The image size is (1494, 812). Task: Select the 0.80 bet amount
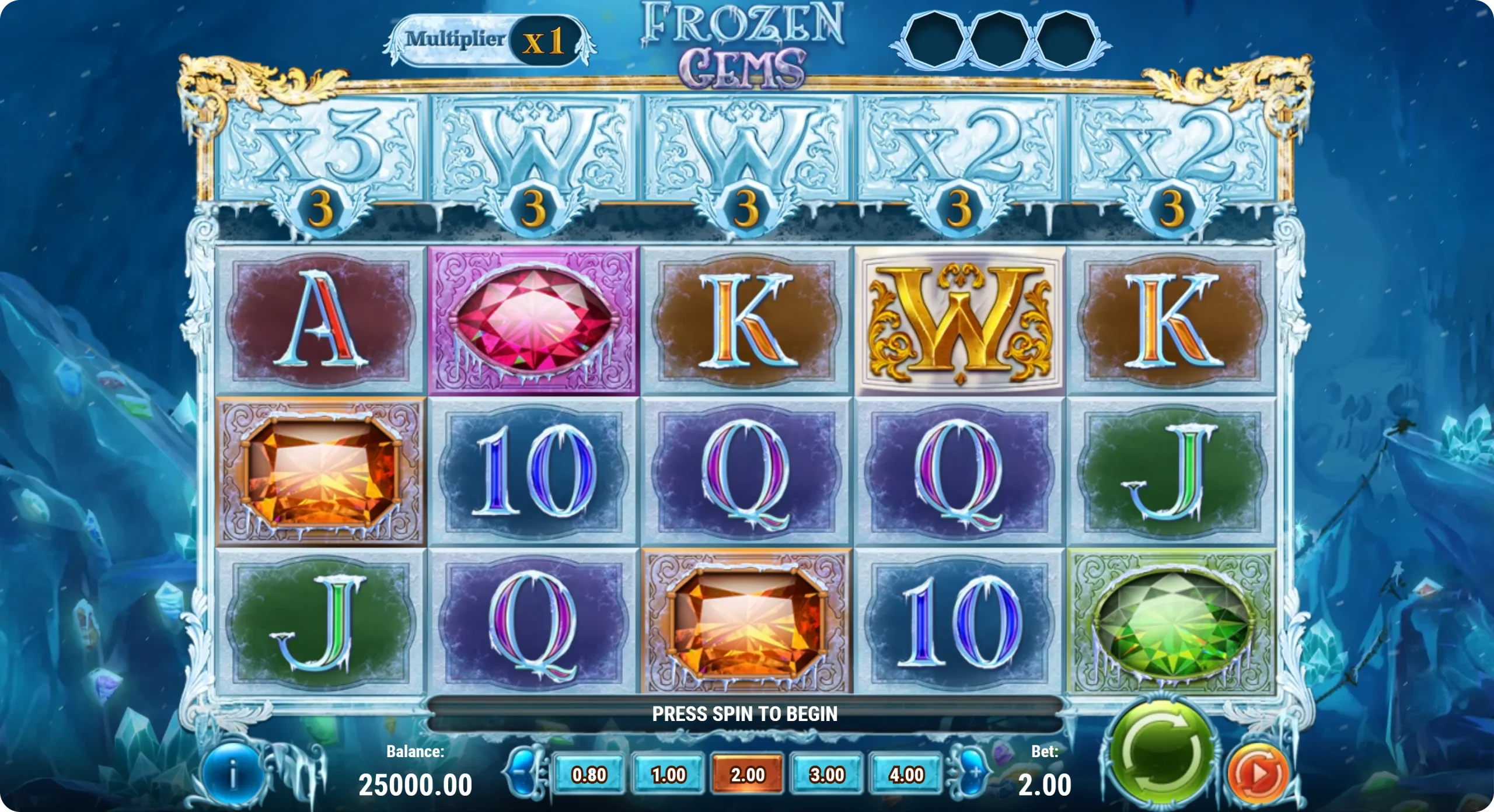tap(589, 775)
